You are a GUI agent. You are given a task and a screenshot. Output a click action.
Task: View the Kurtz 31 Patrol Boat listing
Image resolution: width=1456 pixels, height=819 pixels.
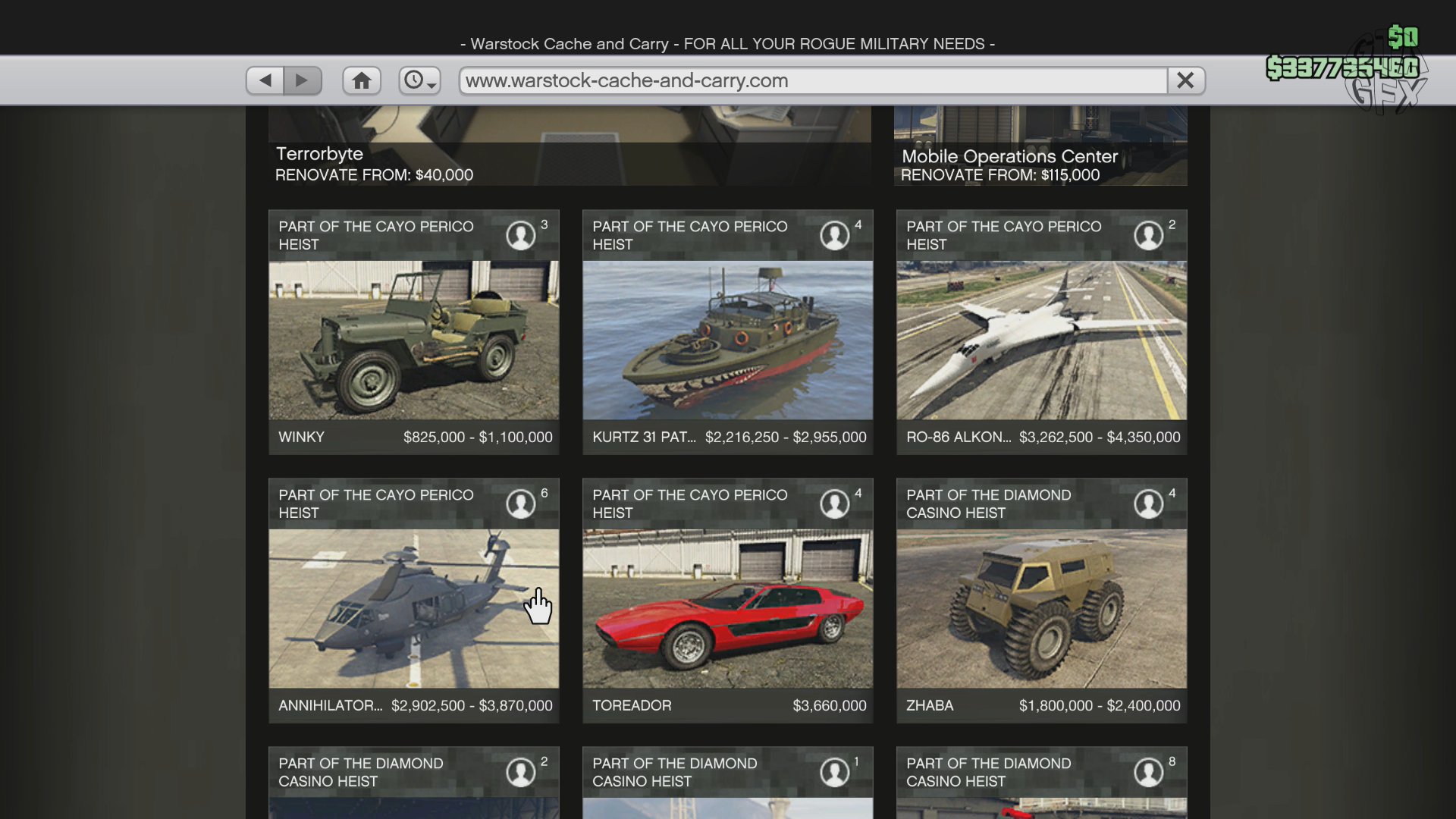pyautogui.click(x=727, y=340)
